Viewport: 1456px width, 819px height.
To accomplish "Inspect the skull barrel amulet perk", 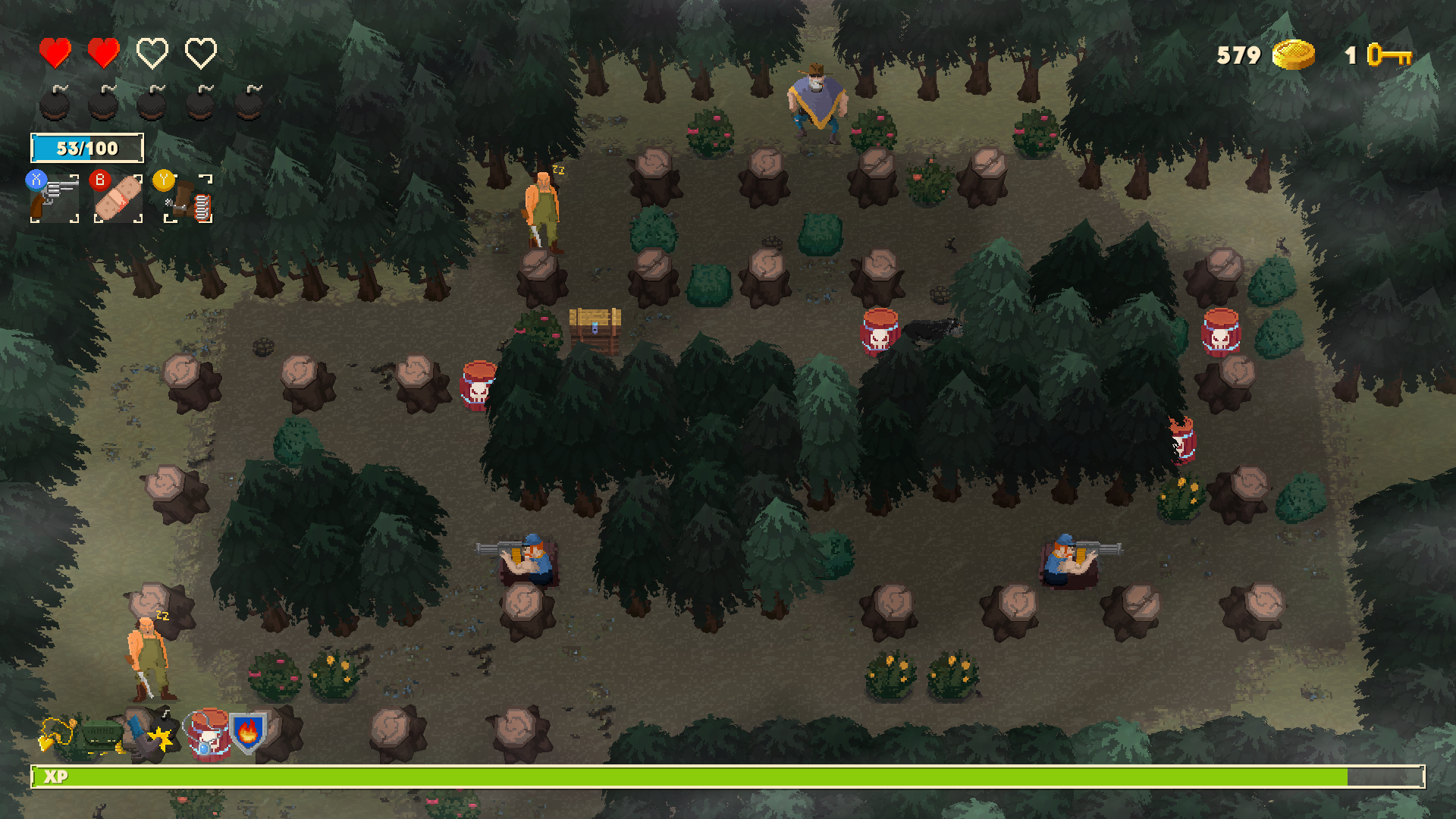I will [x=206, y=735].
